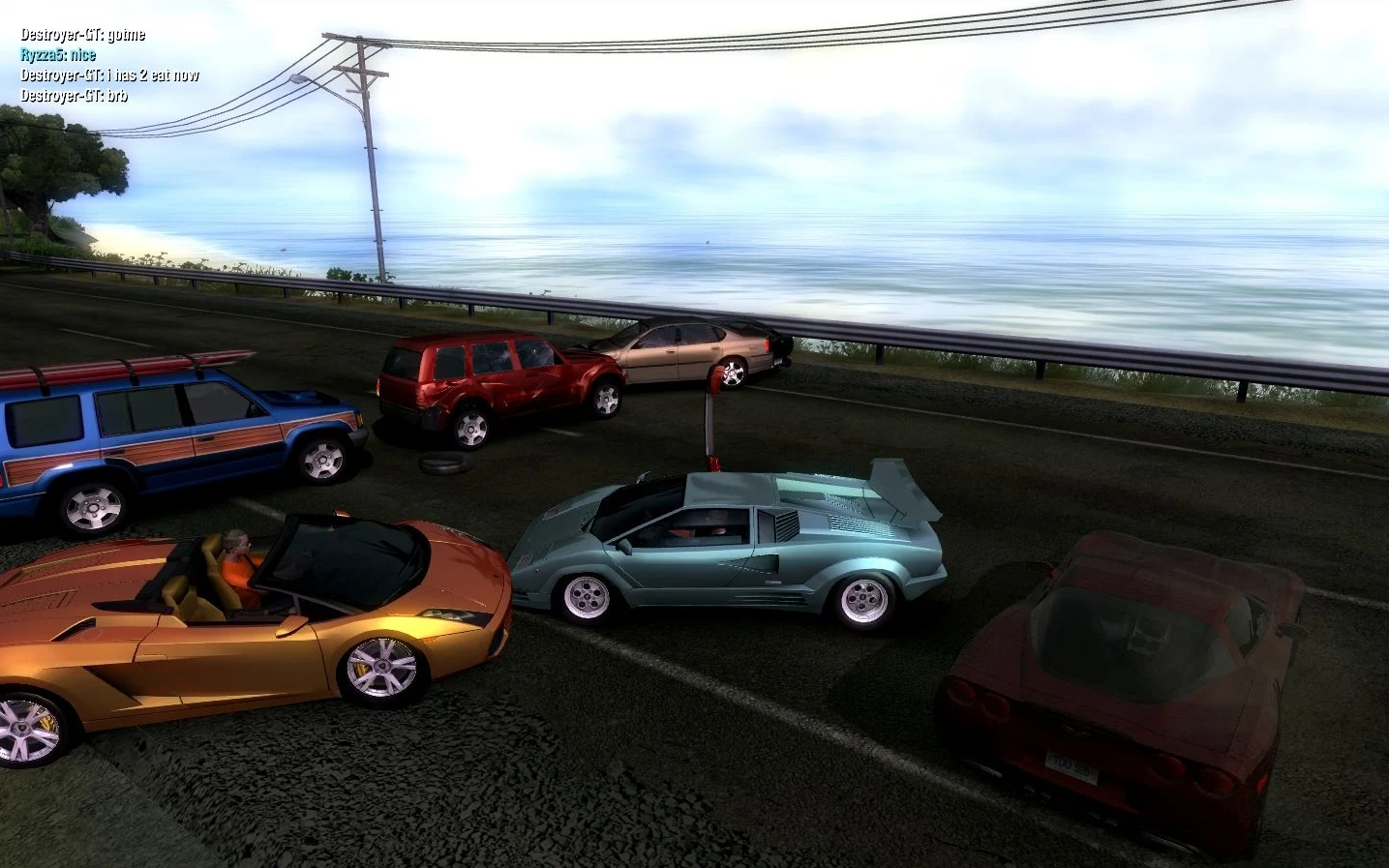Select Destroyer-GT's "brb" chat message
This screenshot has height=868, width=1389.
(74, 96)
